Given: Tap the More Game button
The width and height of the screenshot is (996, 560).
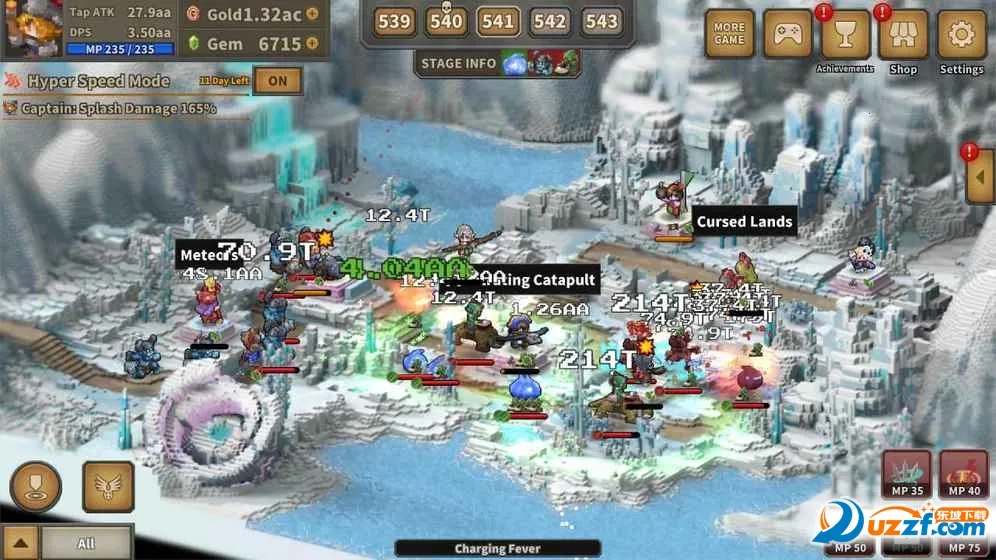Looking at the screenshot, I should pos(730,35).
